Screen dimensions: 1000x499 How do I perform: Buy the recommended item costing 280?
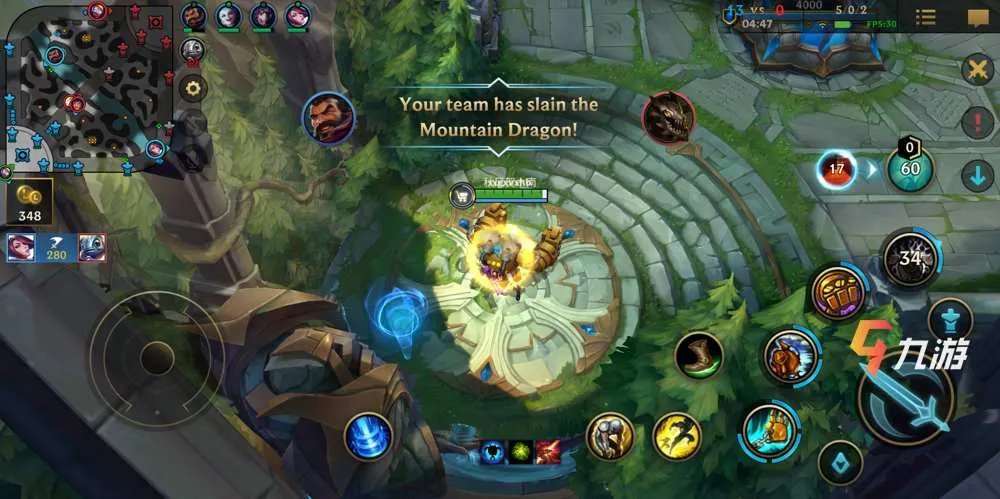tap(56, 247)
